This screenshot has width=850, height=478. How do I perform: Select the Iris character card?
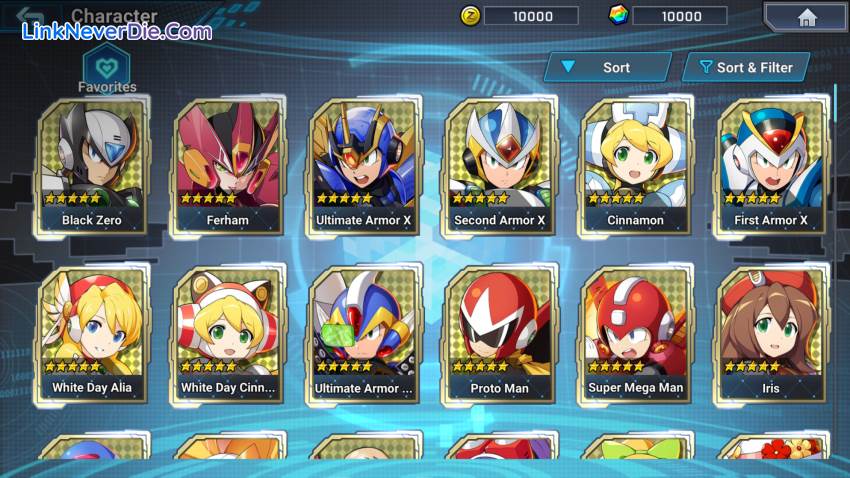point(770,334)
